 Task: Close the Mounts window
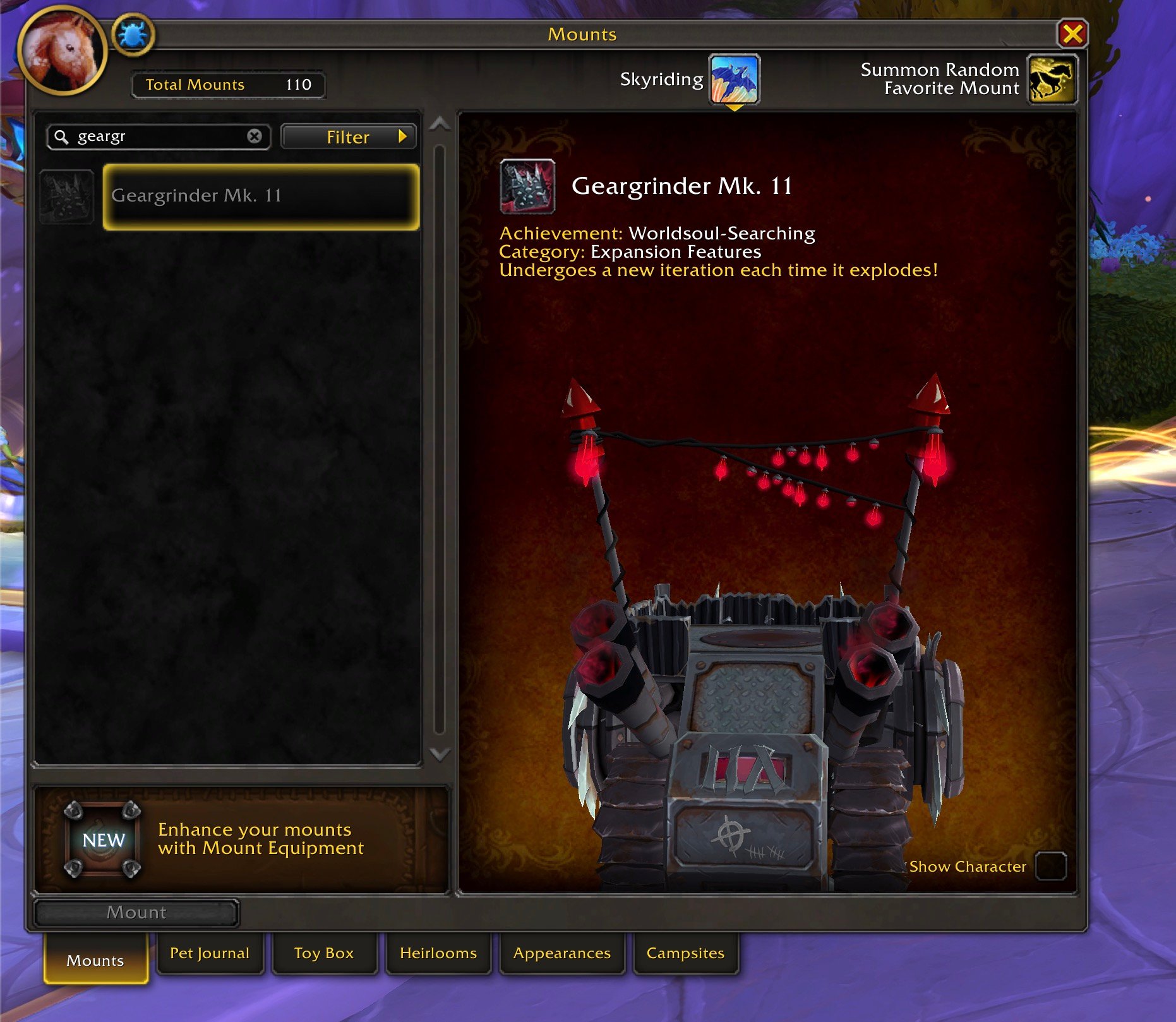pyautogui.click(x=1072, y=33)
